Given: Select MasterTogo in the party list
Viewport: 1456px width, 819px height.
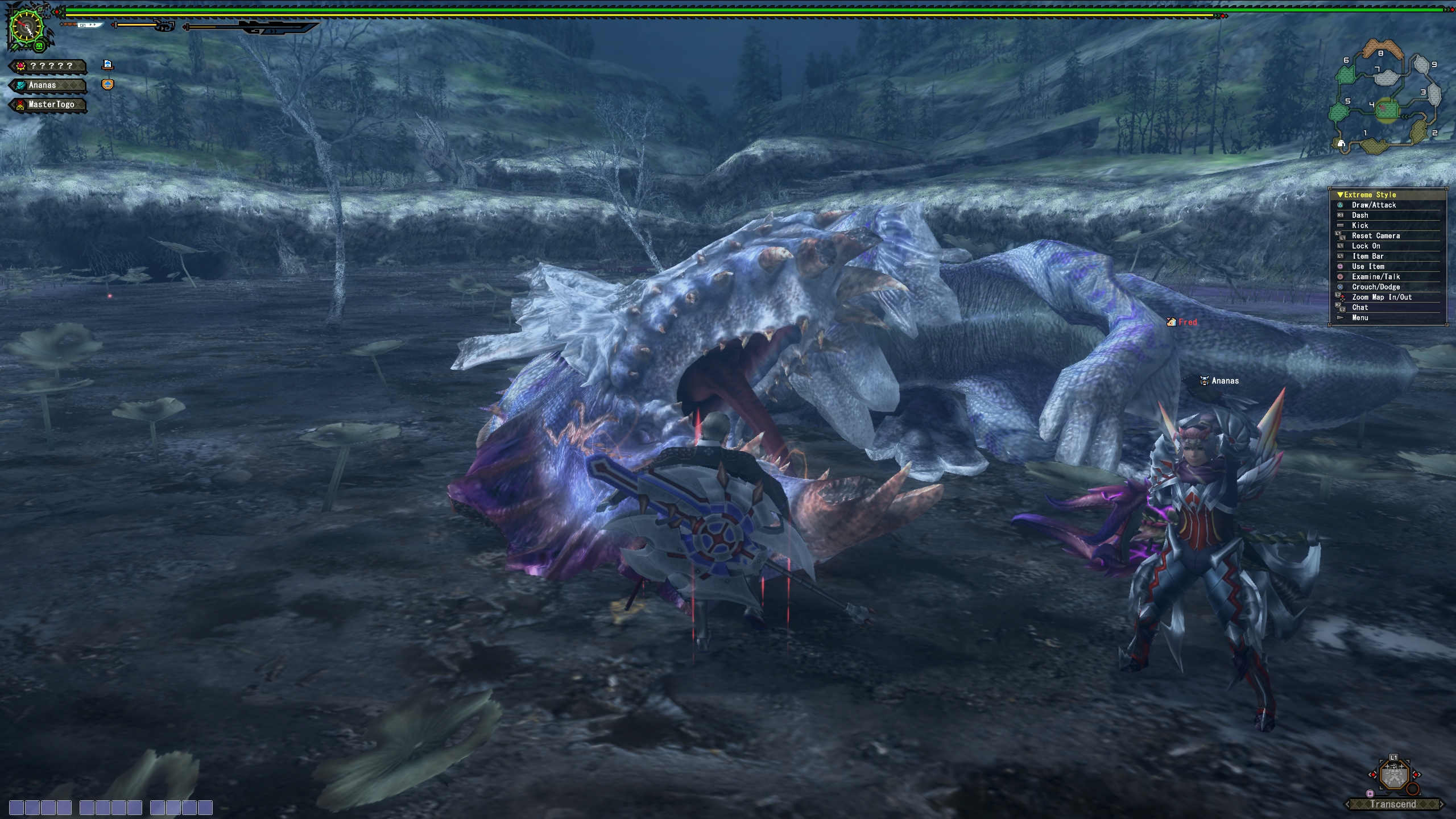Looking at the screenshot, I should (x=49, y=105).
